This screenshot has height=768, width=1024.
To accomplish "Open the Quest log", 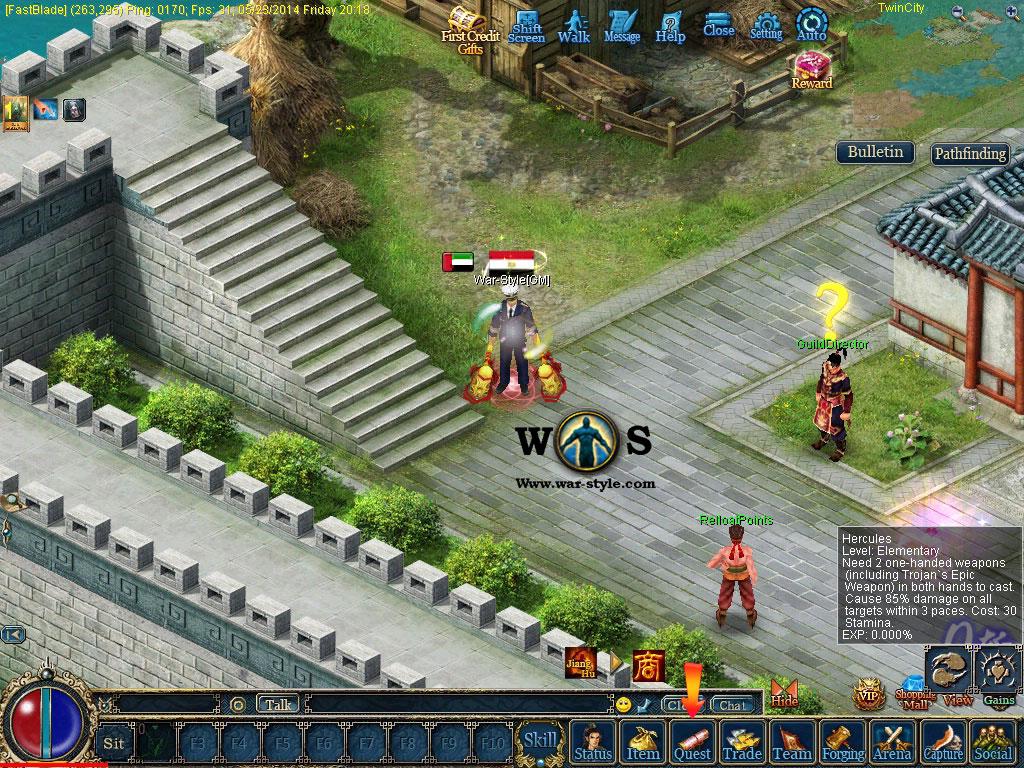I will 692,742.
